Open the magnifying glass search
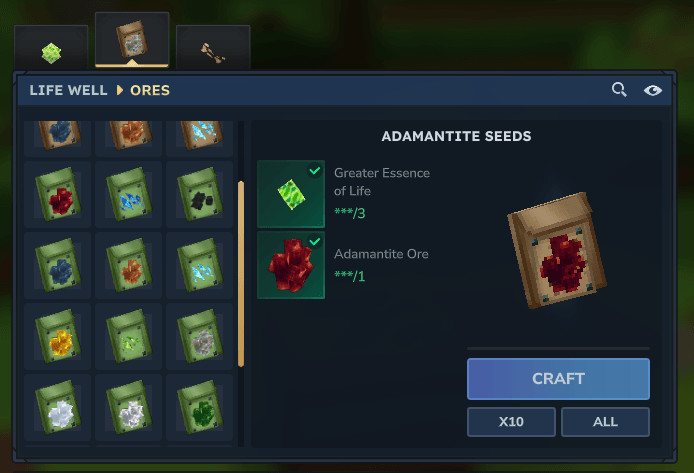The width and height of the screenshot is (694, 473). click(620, 90)
